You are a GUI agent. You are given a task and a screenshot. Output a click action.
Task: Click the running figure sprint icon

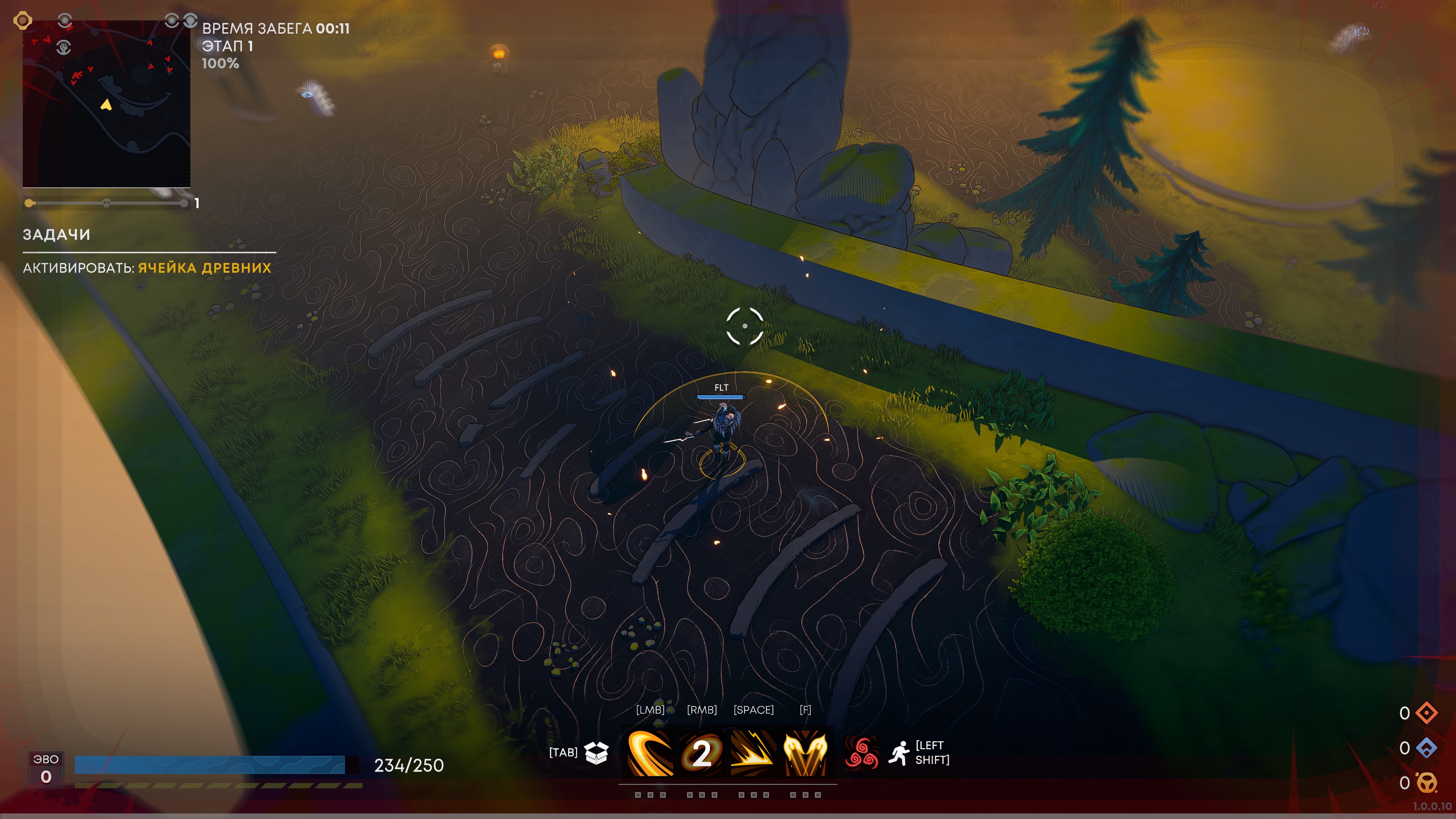point(899,753)
